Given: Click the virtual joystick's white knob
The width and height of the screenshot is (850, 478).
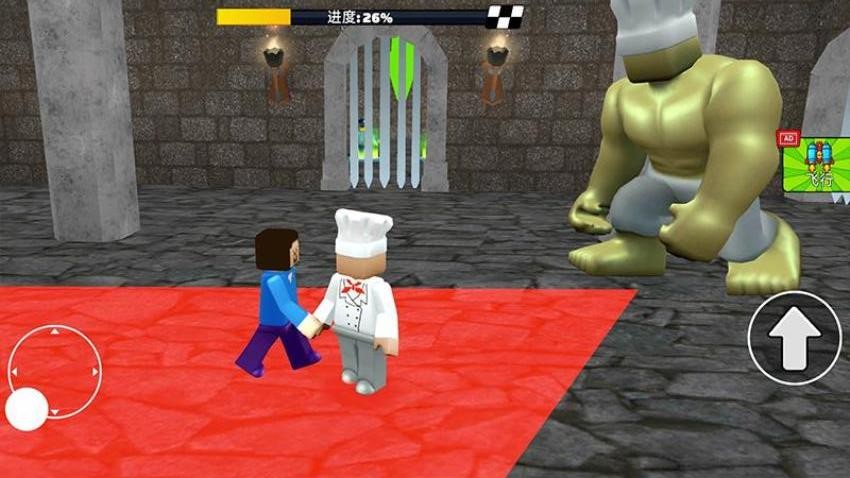Looking at the screenshot, I should tap(27, 407).
